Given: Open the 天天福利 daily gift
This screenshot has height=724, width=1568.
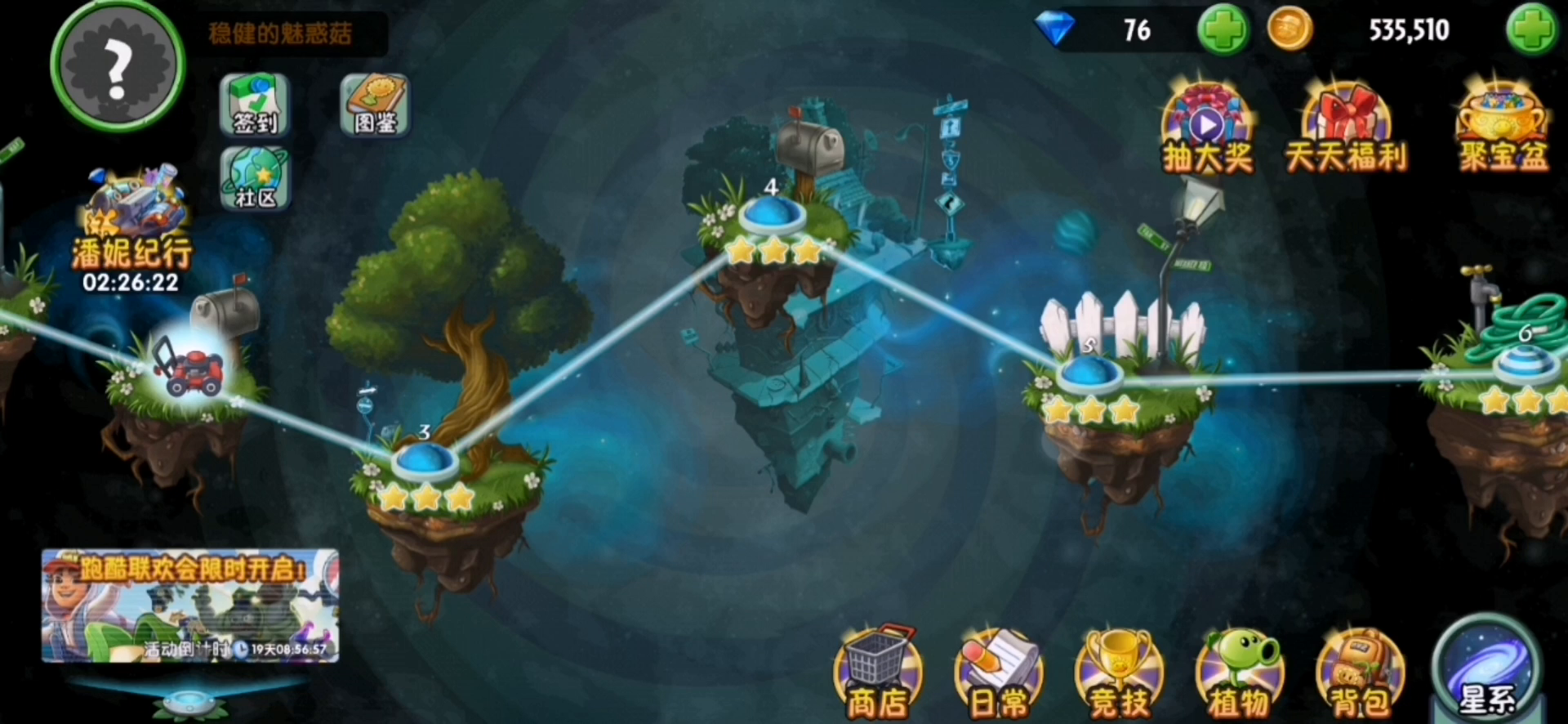Looking at the screenshot, I should (1346, 129).
